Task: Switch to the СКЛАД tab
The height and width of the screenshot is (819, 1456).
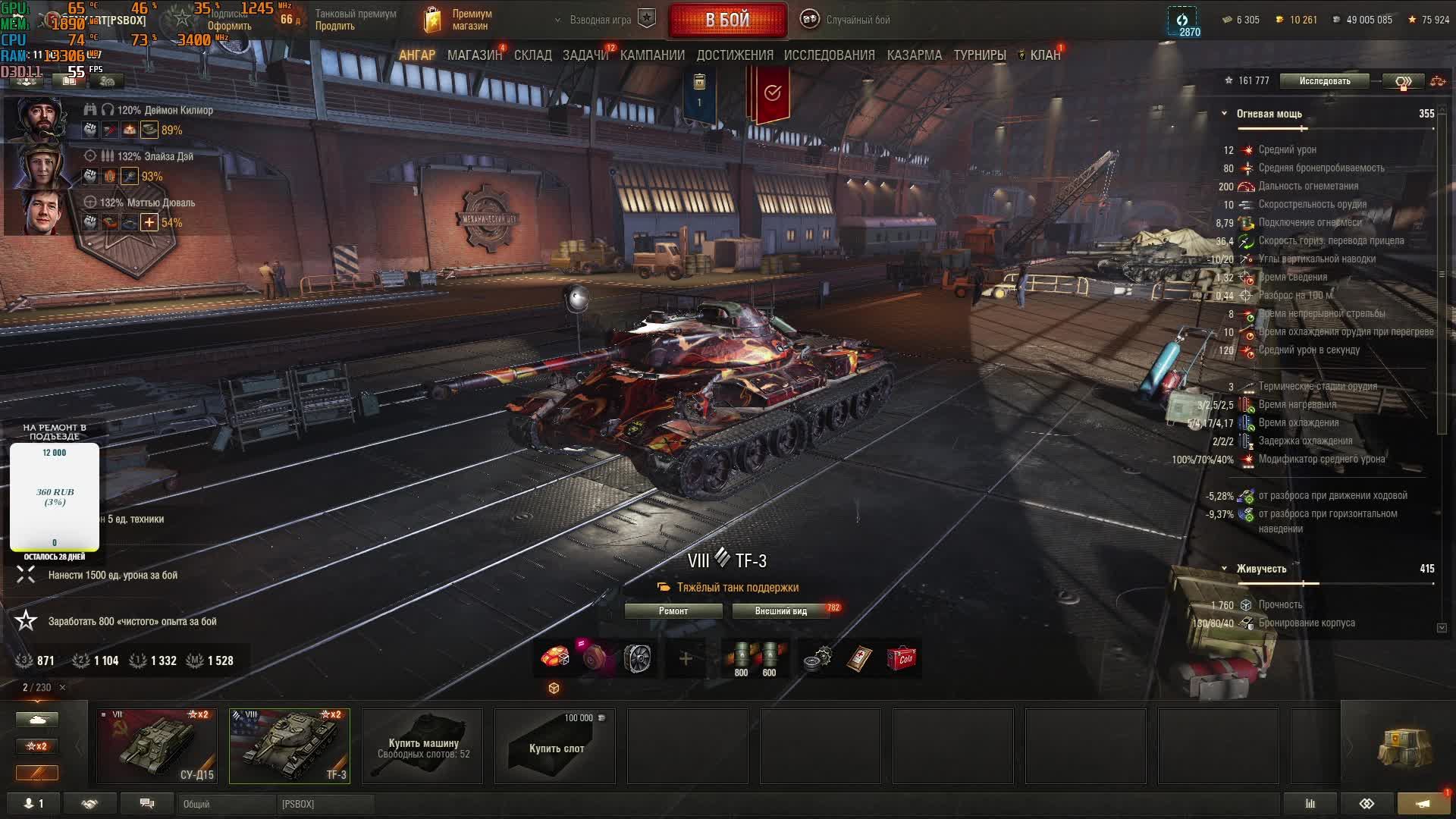Action: 532,55
